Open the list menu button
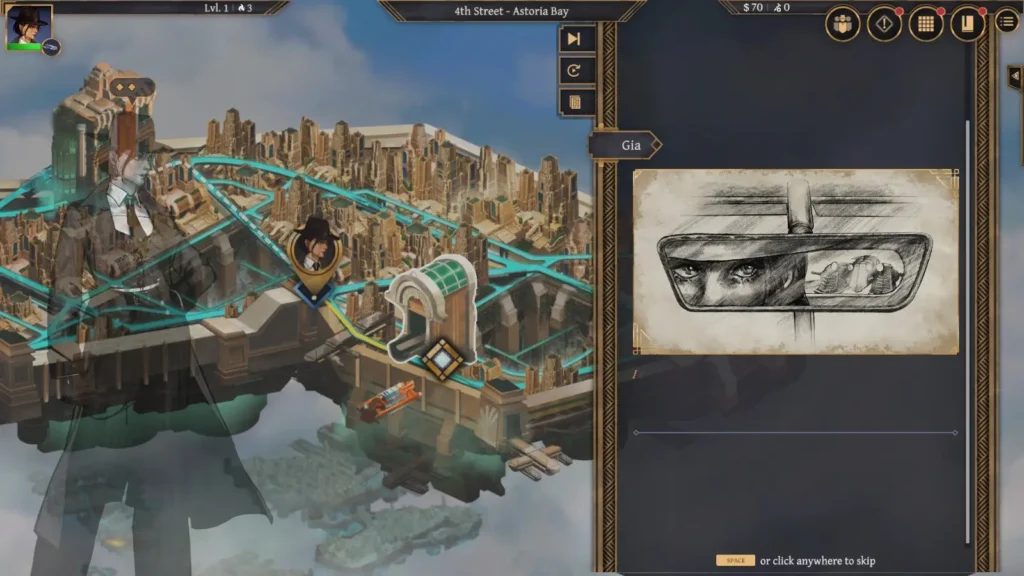The width and height of the screenshot is (1024, 576). (x=1007, y=21)
